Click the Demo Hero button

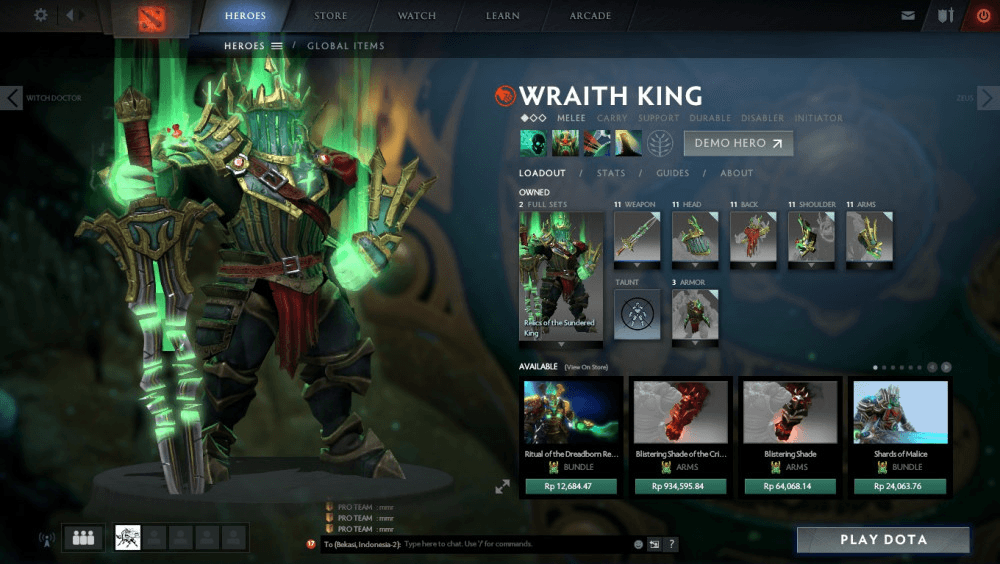pos(738,143)
